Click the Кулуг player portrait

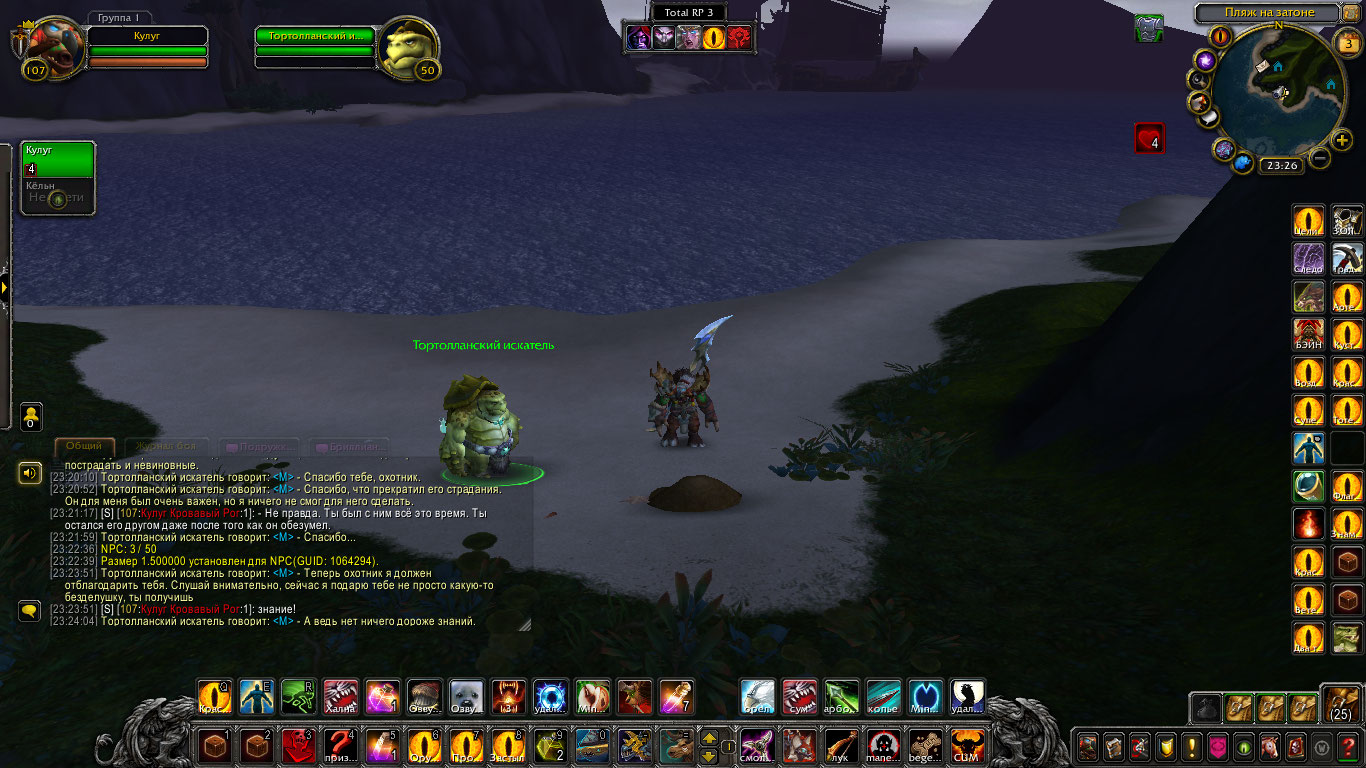click(50, 47)
